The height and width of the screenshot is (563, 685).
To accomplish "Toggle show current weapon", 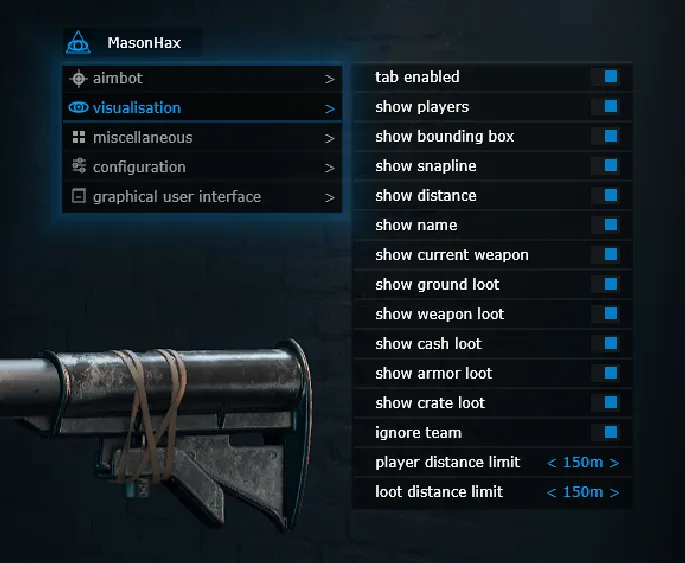I will tap(611, 255).
